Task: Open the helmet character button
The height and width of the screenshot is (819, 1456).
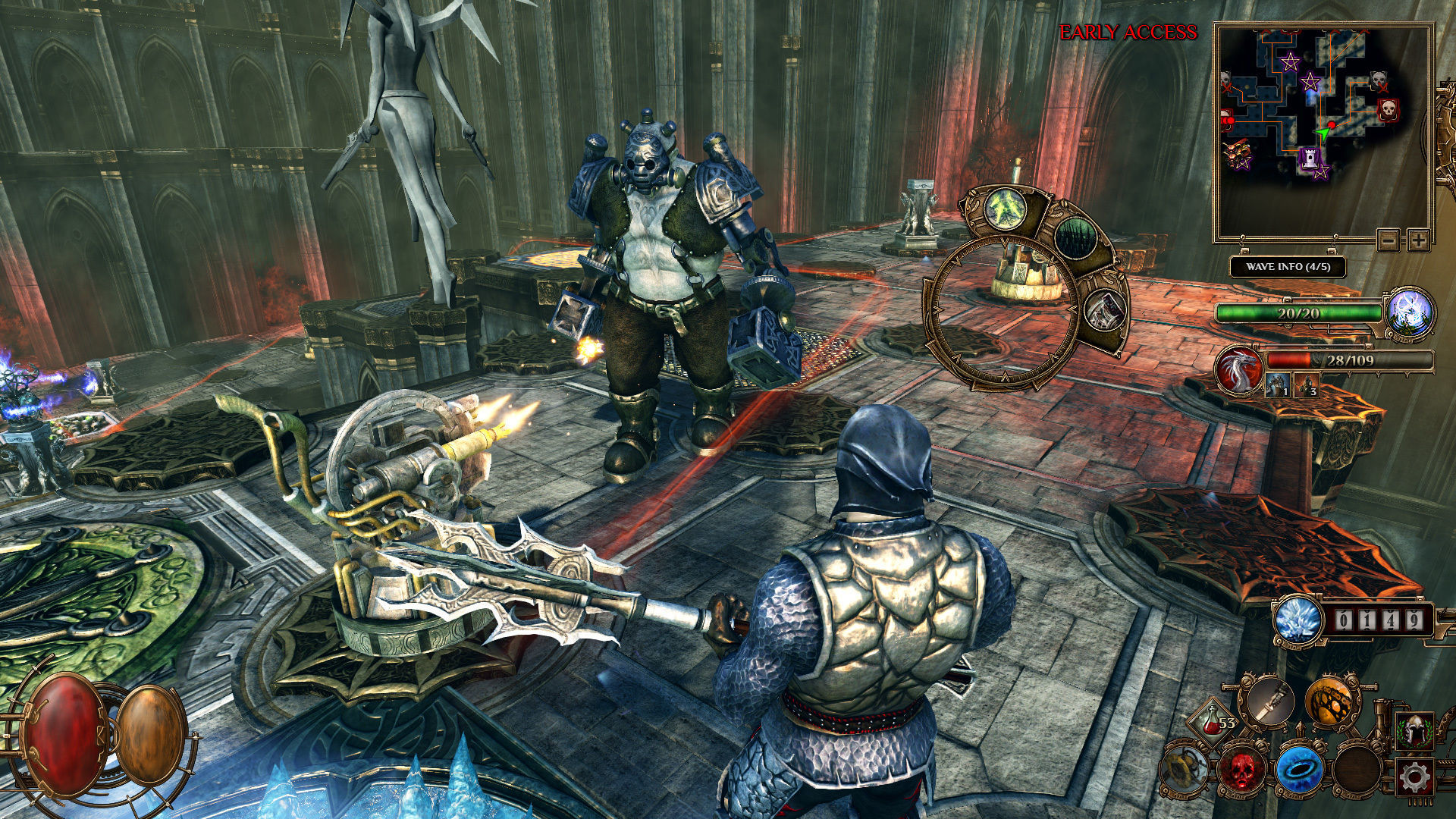Action: point(1415,731)
